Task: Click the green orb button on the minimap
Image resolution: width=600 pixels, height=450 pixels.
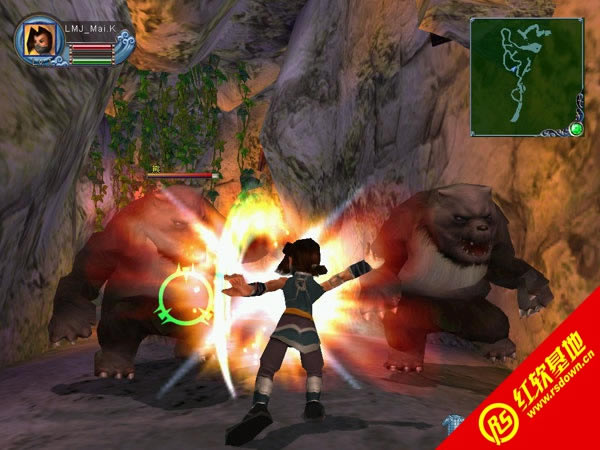Action: [576, 129]
